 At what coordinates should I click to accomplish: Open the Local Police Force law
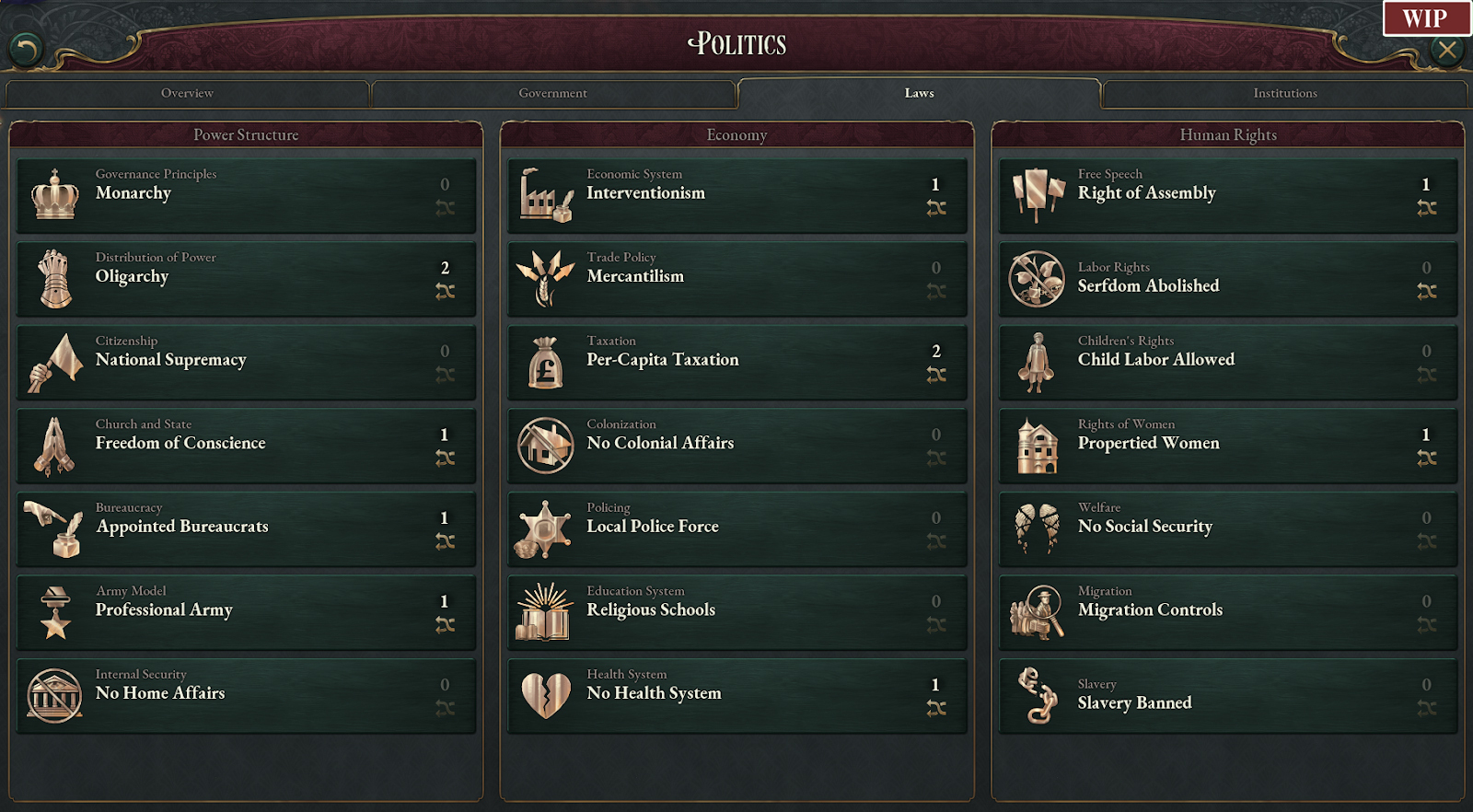click(736, 529)
